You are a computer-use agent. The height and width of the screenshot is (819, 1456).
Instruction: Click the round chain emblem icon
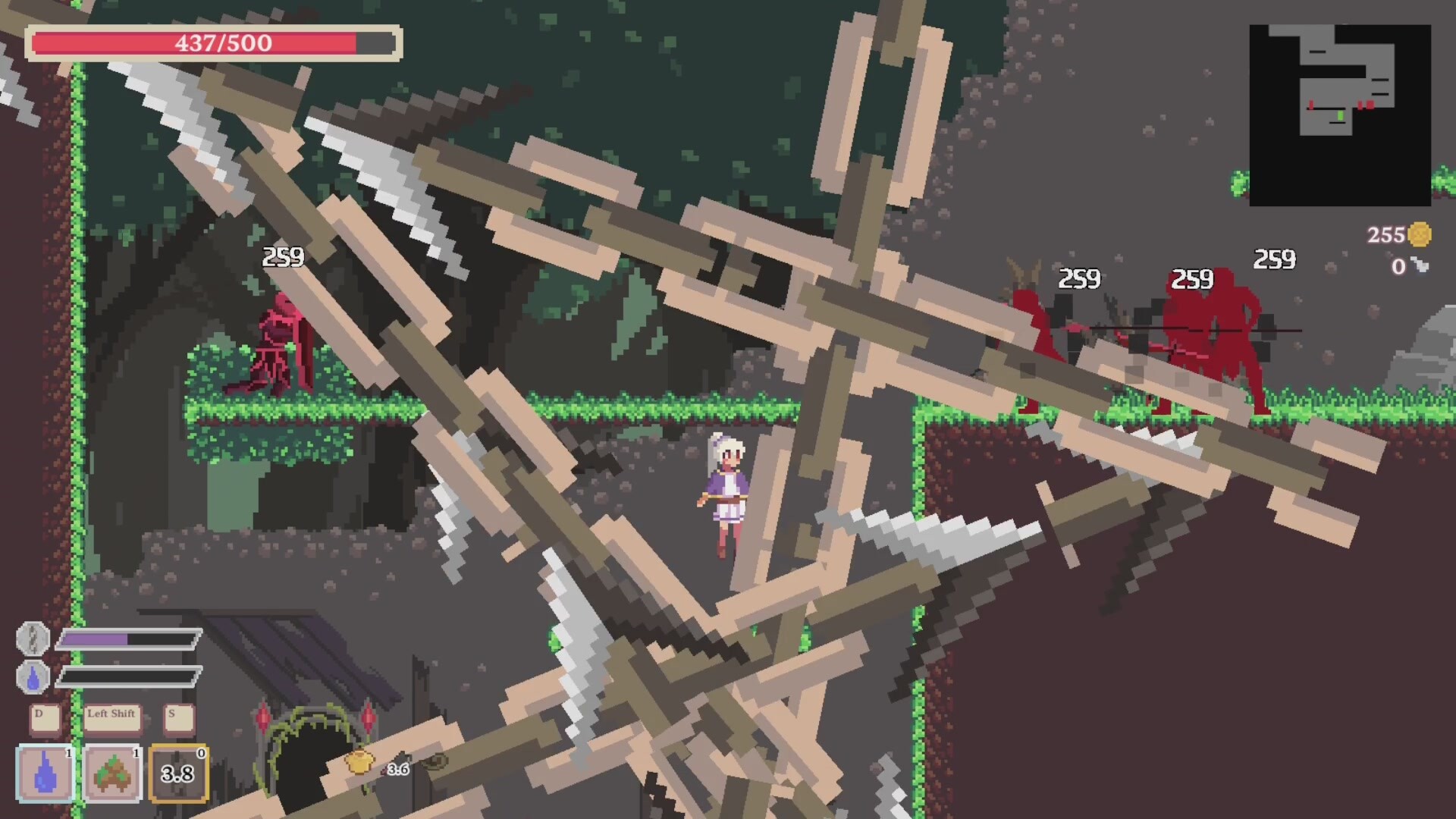tap(33, 639)
